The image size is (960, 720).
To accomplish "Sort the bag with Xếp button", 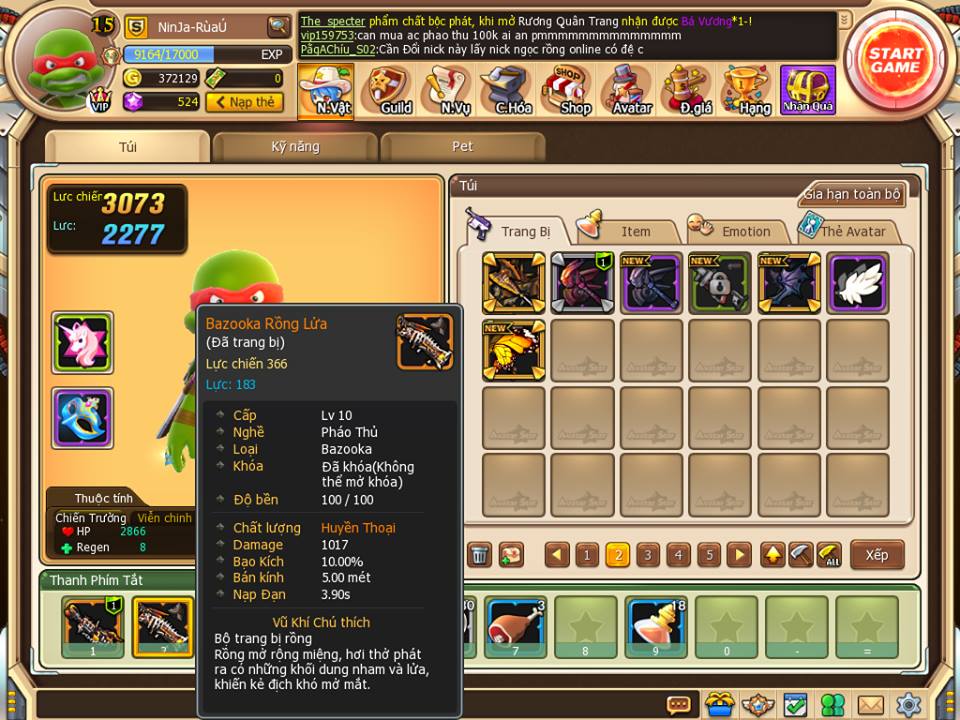I will (877, 555).
